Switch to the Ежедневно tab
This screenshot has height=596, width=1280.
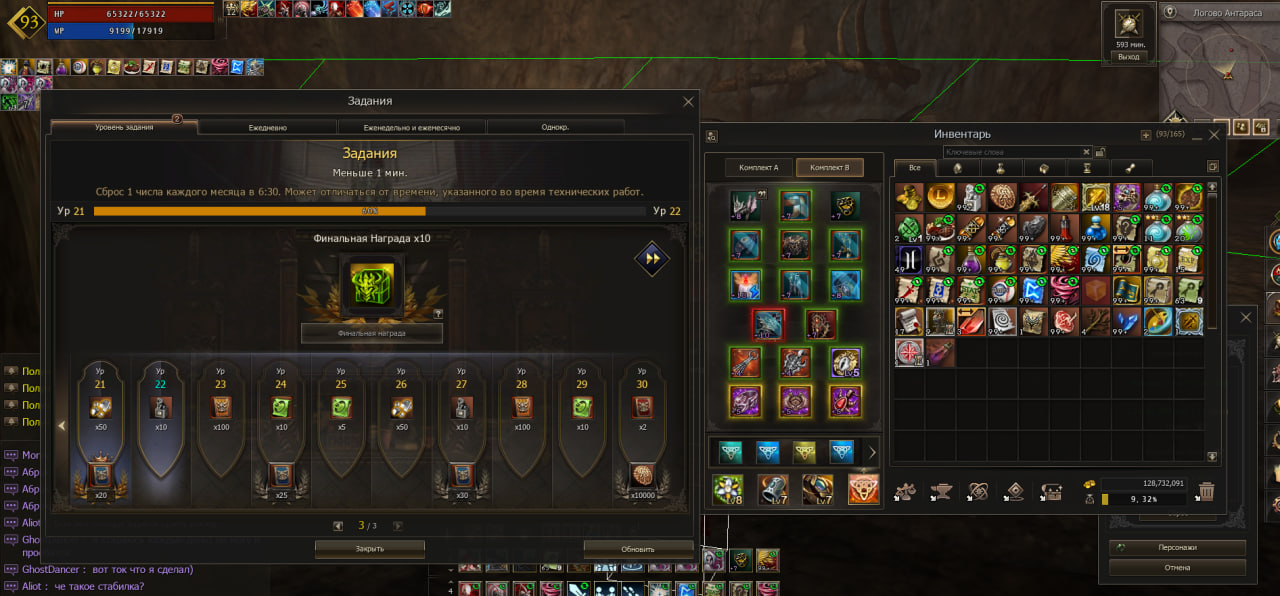(x=267, y=128)
